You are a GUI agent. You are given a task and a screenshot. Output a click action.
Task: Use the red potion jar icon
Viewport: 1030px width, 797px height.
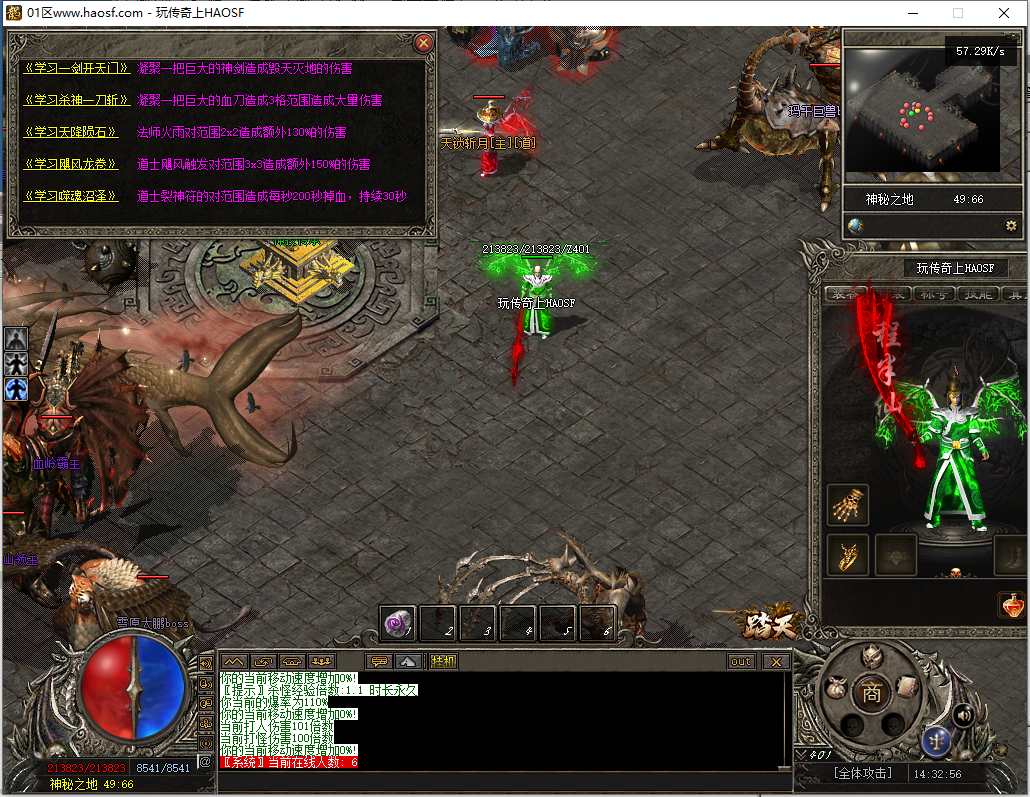(x=1011, y=605)
